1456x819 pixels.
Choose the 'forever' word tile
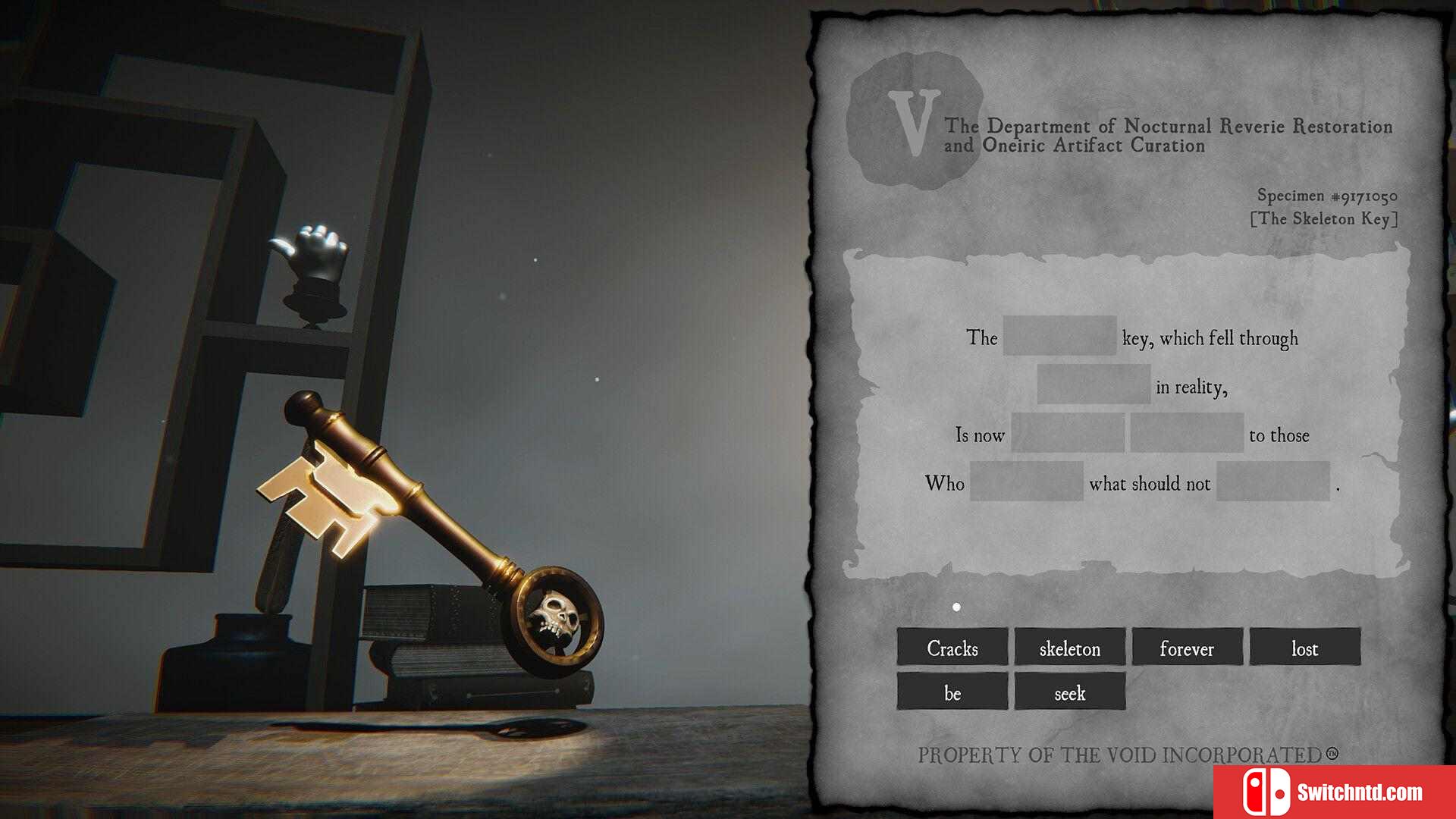1187,648
